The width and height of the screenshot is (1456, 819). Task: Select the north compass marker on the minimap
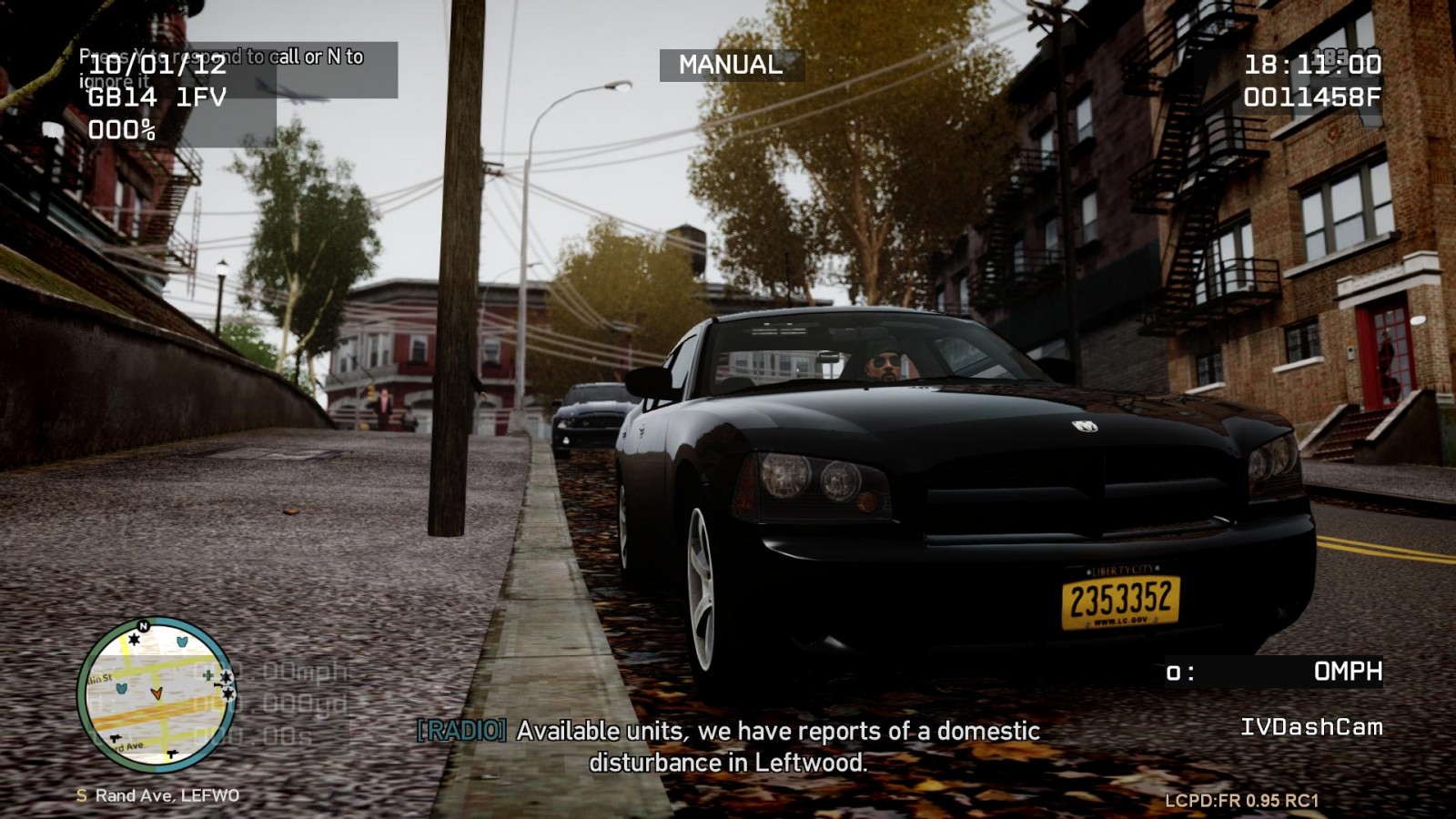(x=143, y=626)
